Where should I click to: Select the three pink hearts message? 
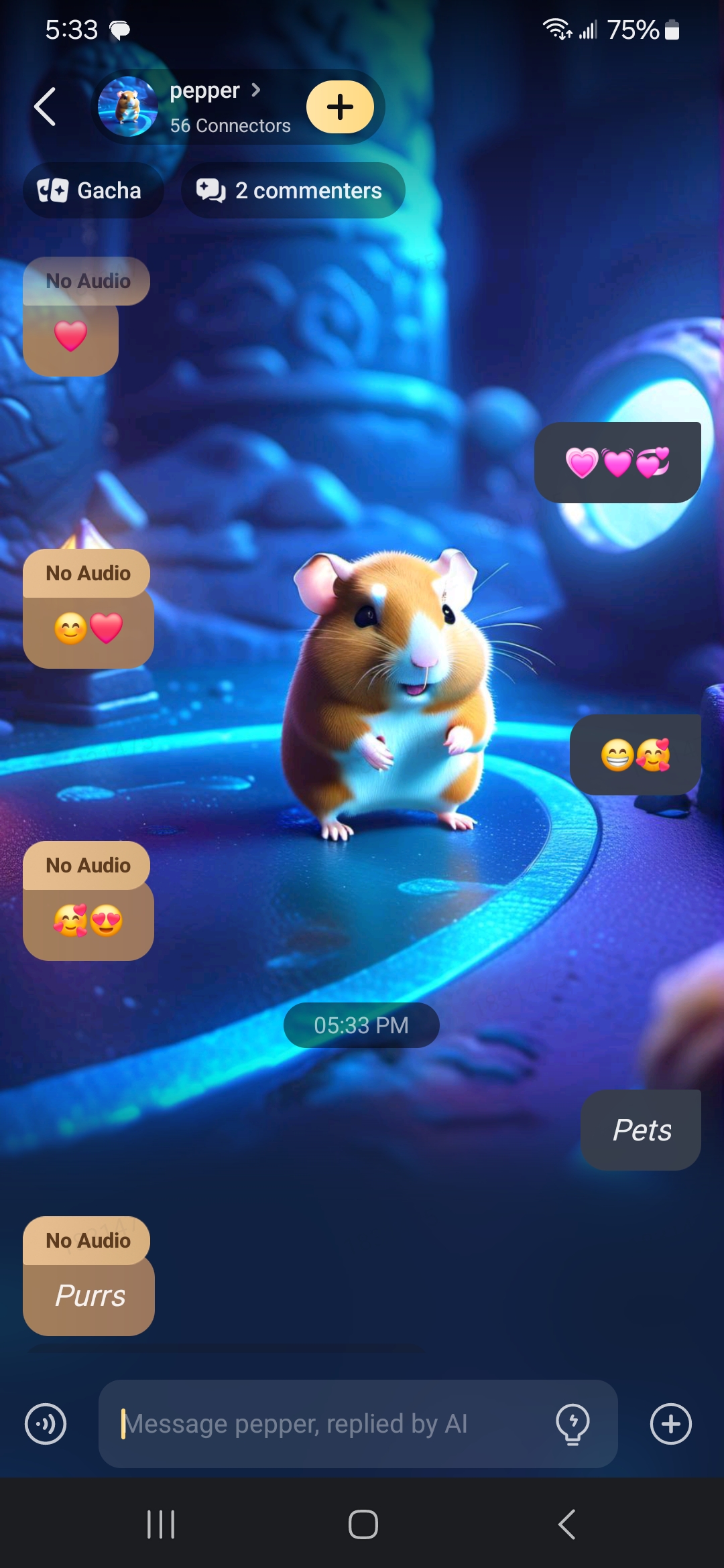click(617, 462)
